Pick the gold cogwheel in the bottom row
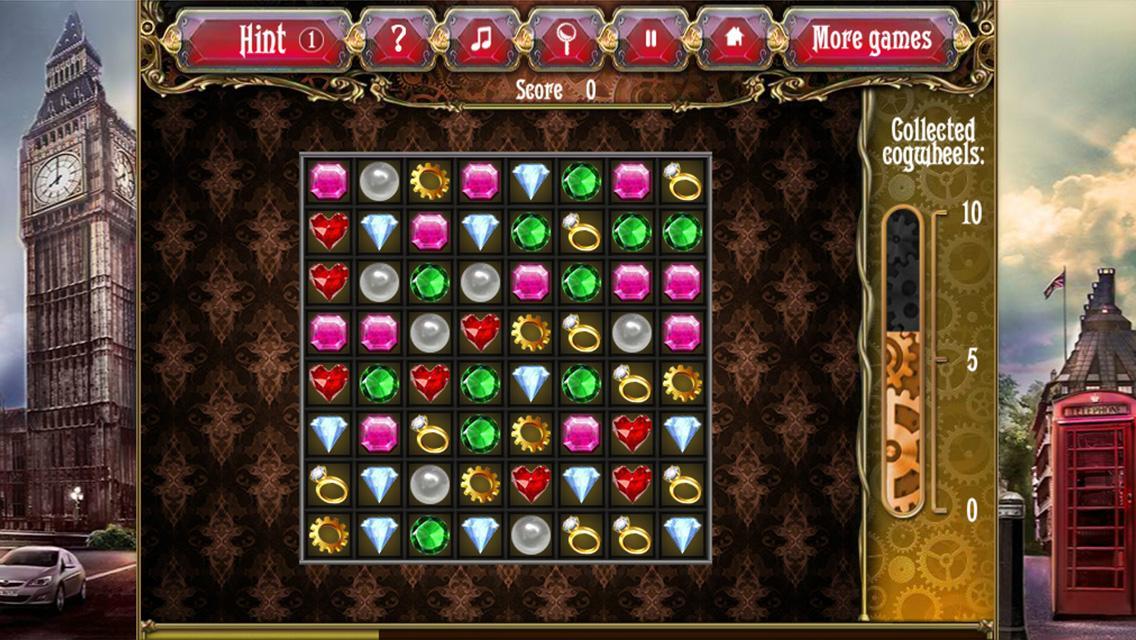 [328, 535]
